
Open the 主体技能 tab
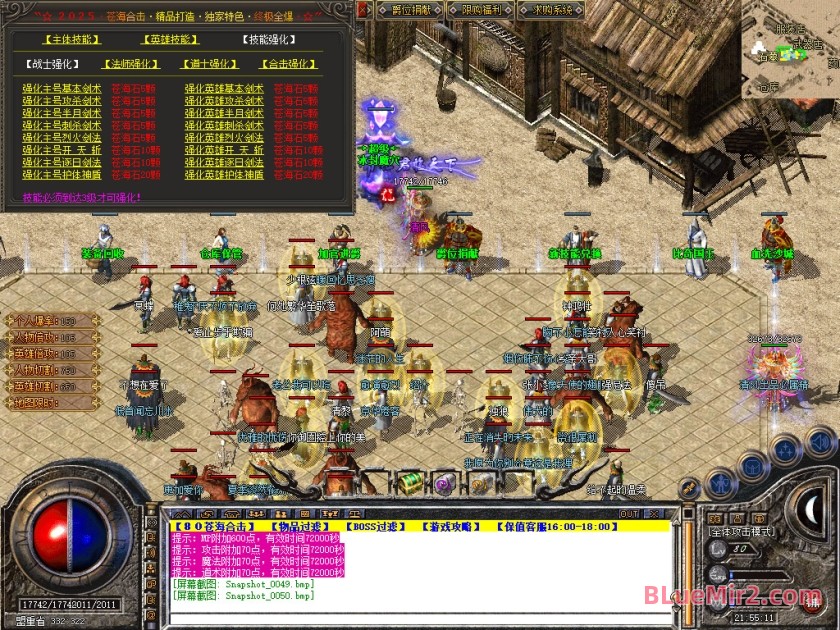tap(72, 40)
